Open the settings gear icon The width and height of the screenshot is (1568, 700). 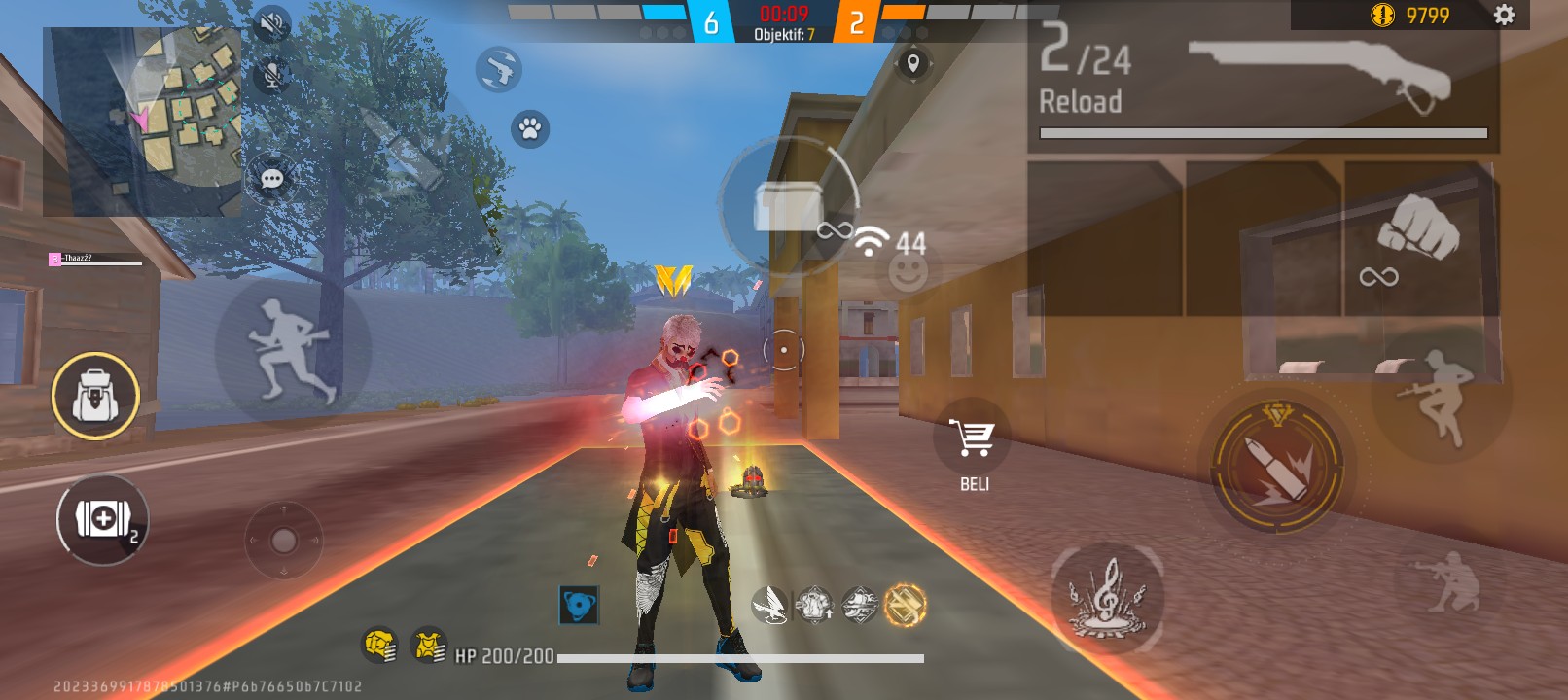coord(1504,15)
